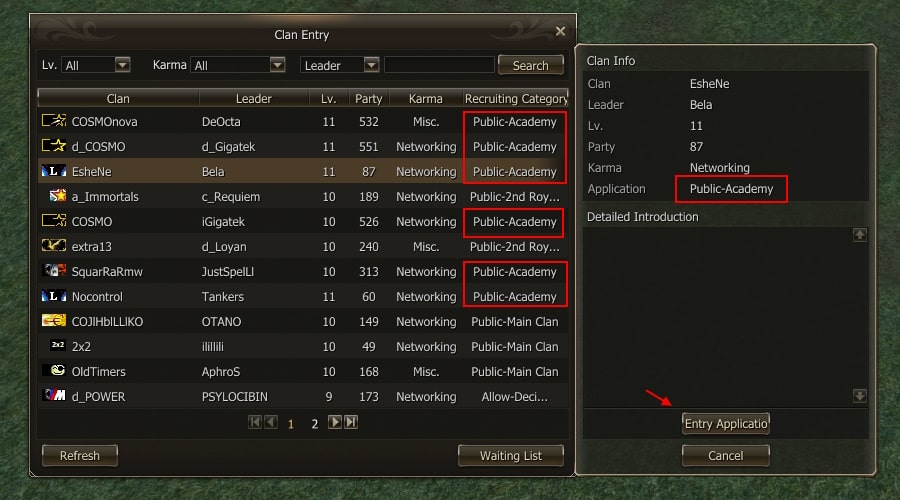Cancel the Clan Info panel
900x500 pixels.
click(x=726, y=455)
